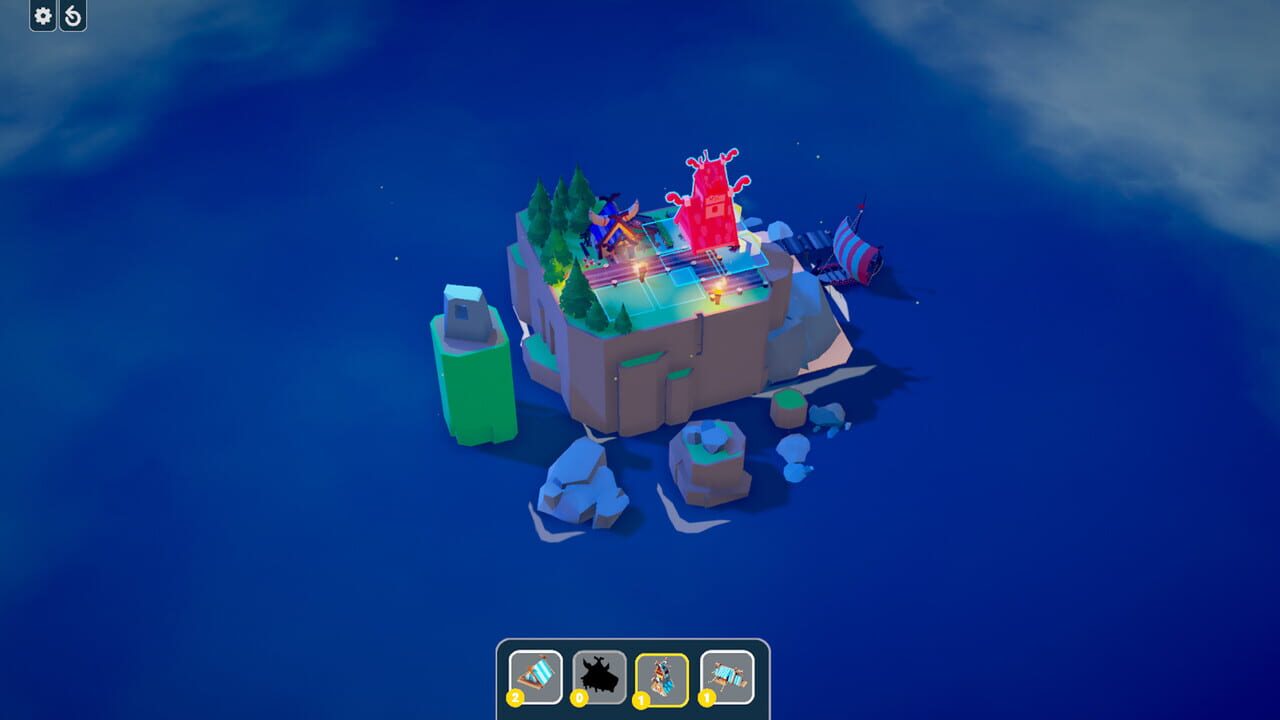Click the zero count badge on darkened slot
The width and height of the screenshot is (1280, 720).
(580, 697)
